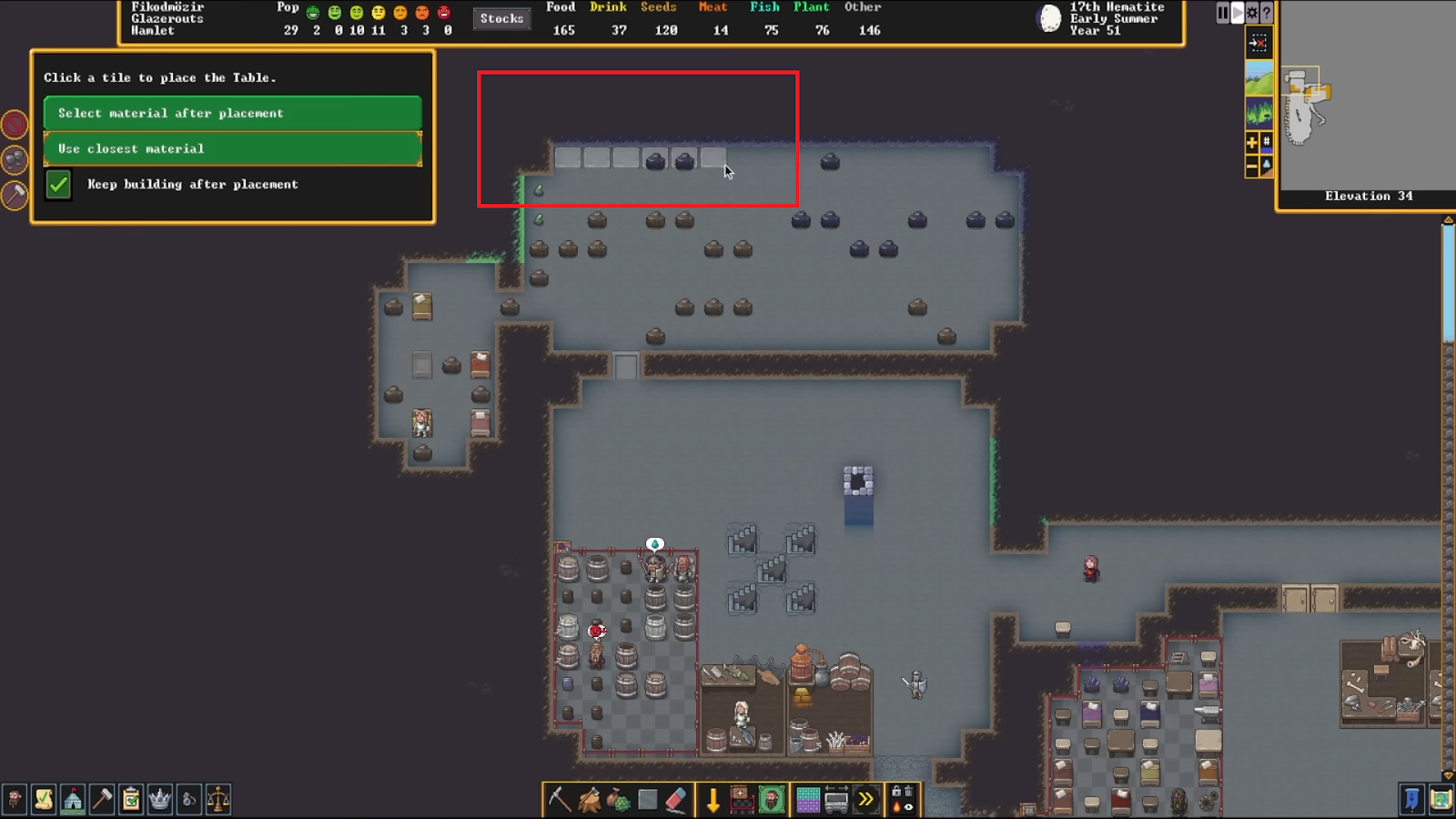The height and width of the screenshot is (819, 1456).
Task: Select the axe and stump tree-chopping tool
Action: click(x=589, y=800)
